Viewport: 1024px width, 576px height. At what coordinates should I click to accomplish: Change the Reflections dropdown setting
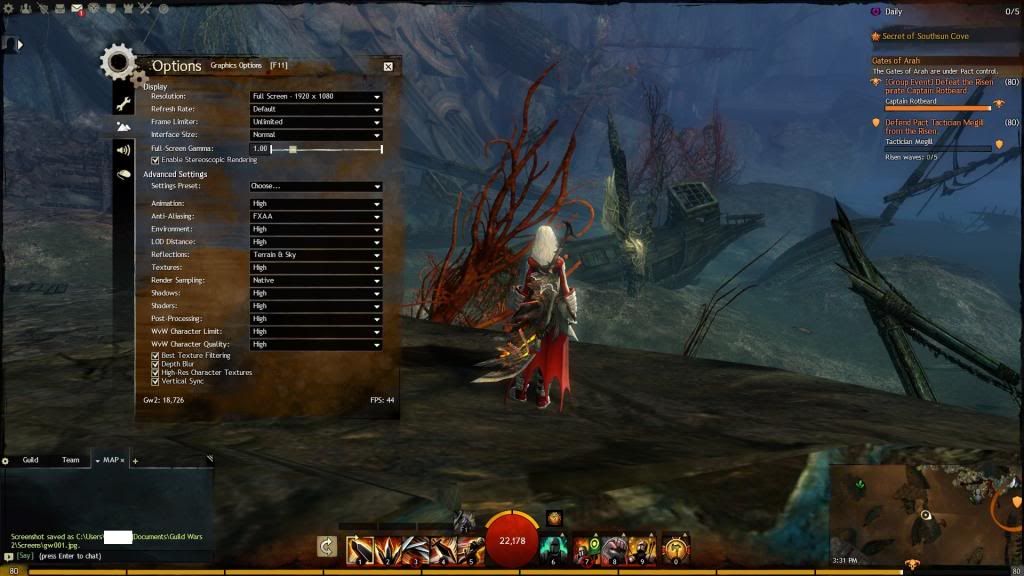[x=316, y=255]
